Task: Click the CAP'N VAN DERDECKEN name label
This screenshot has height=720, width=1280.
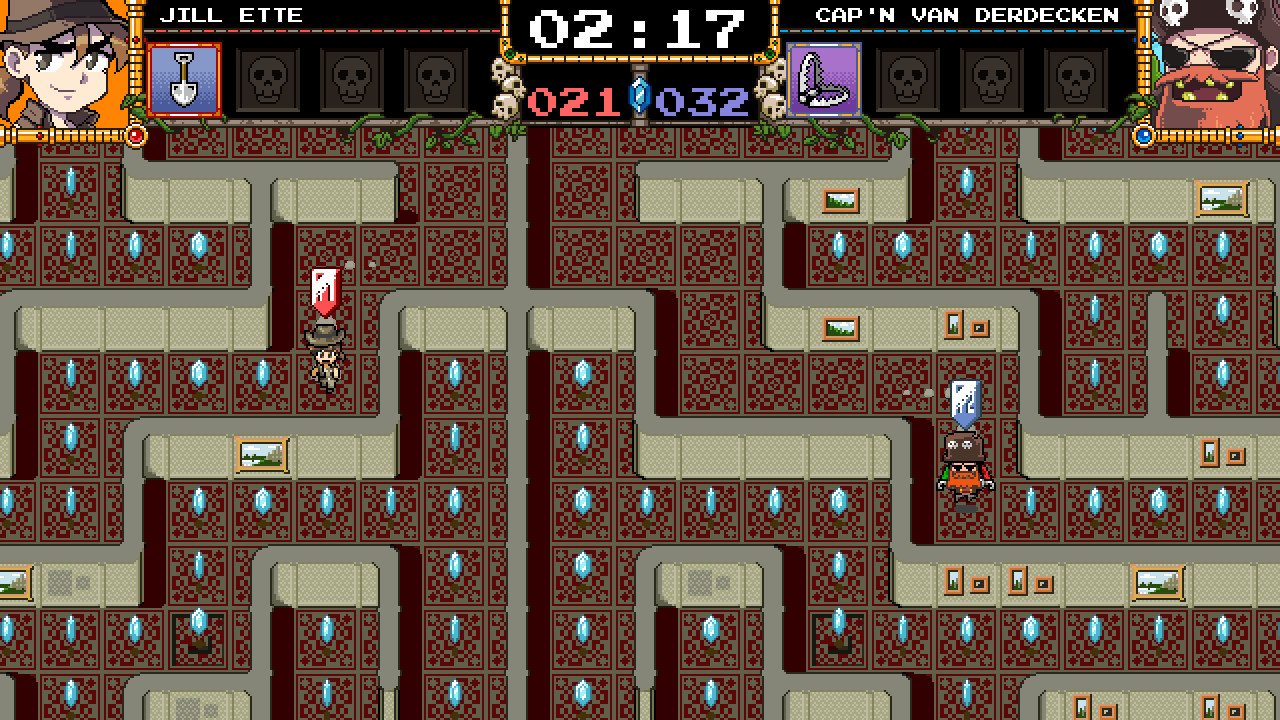Action: [967, 15]
